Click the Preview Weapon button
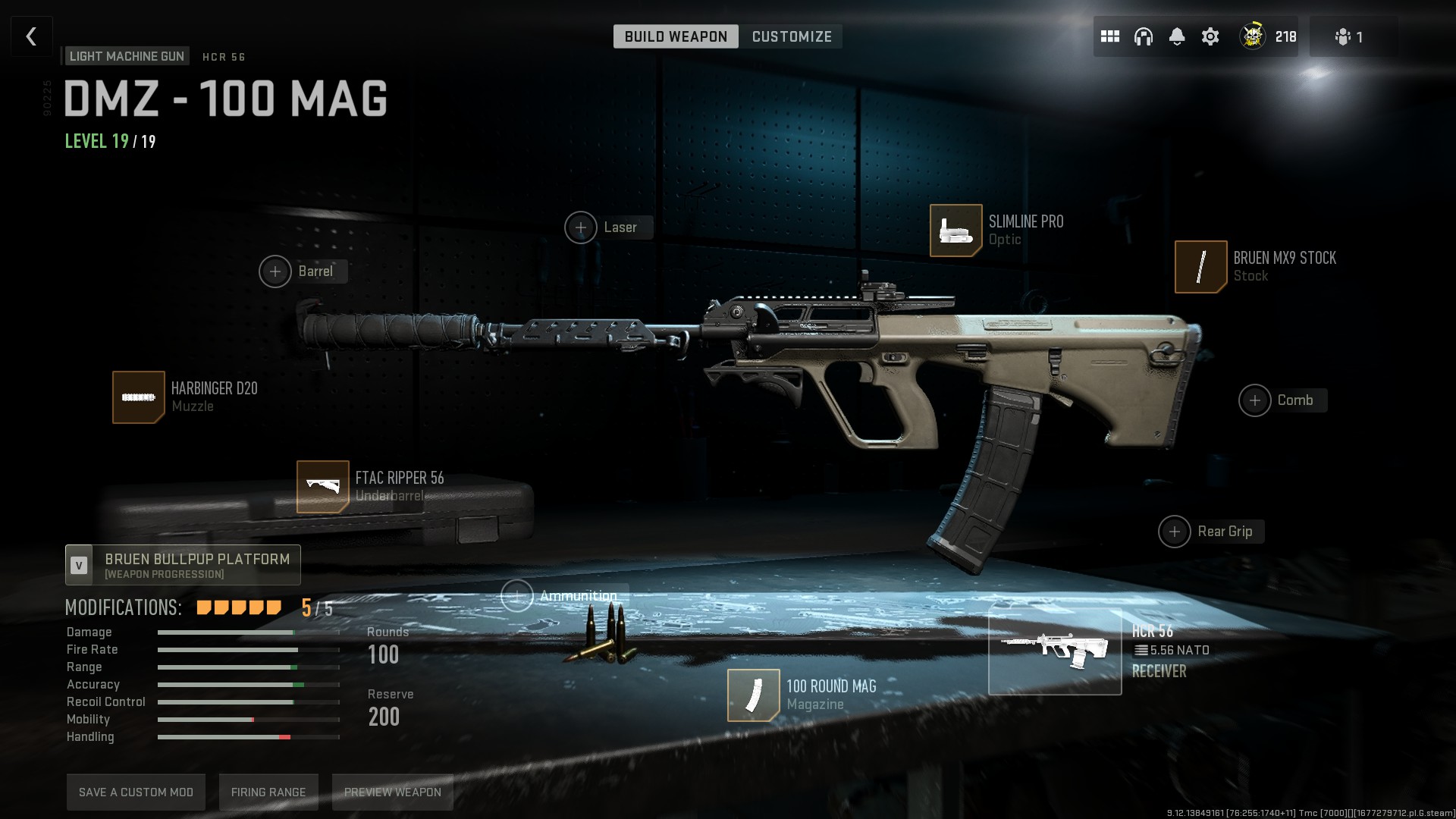The image size is (1456, 819). coord(392,792)
